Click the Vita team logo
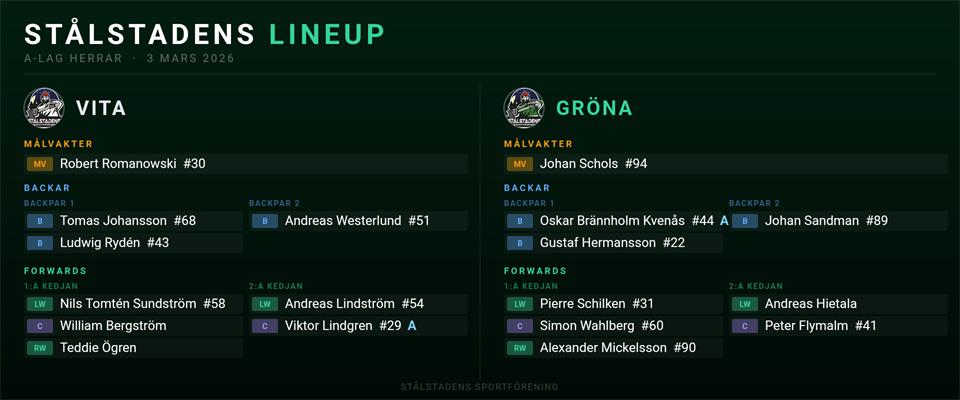The width and height of the screenshot is (960, 400). tap(44, 108)
